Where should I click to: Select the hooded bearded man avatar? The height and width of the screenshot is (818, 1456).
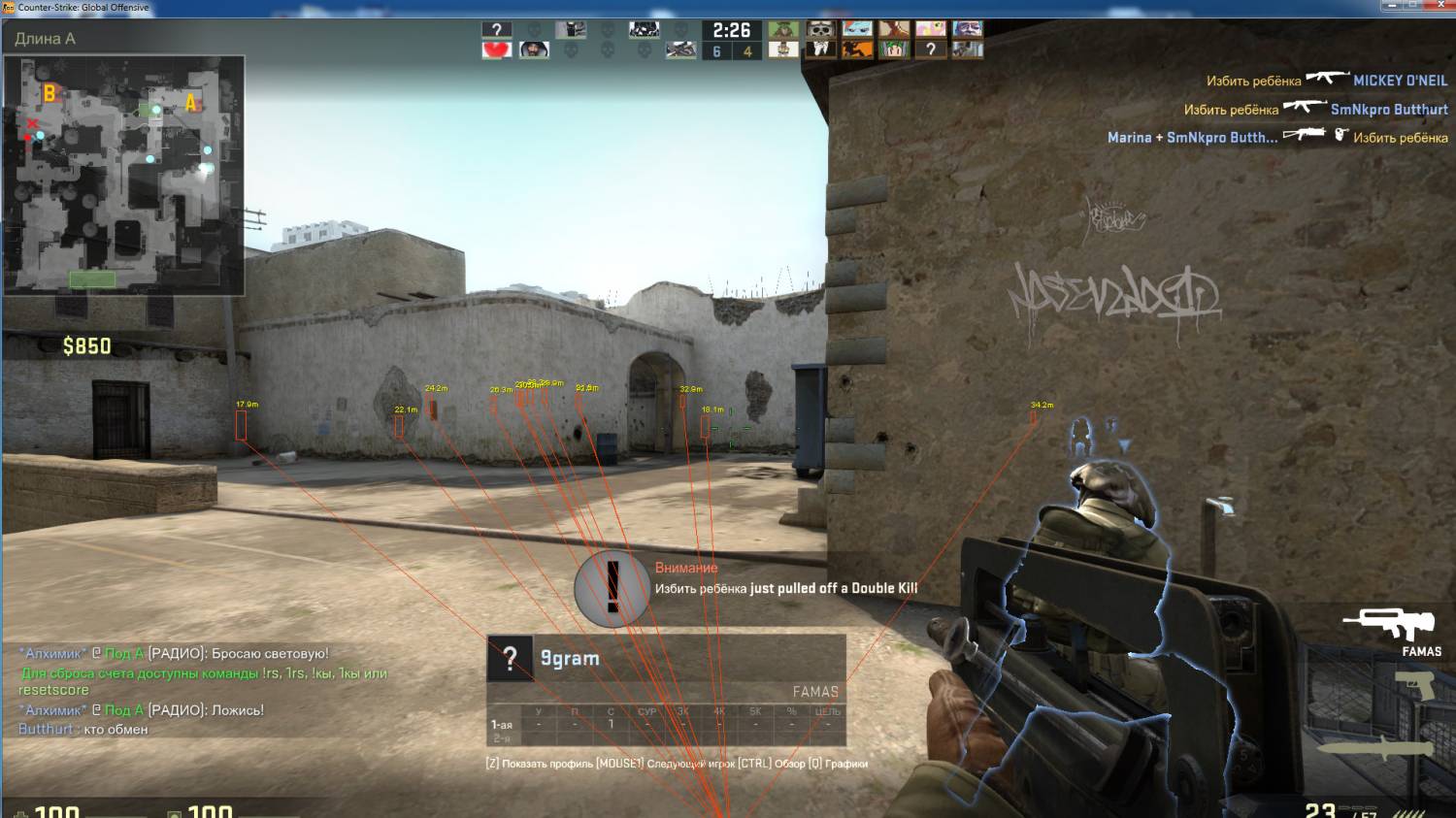(533, 49)
